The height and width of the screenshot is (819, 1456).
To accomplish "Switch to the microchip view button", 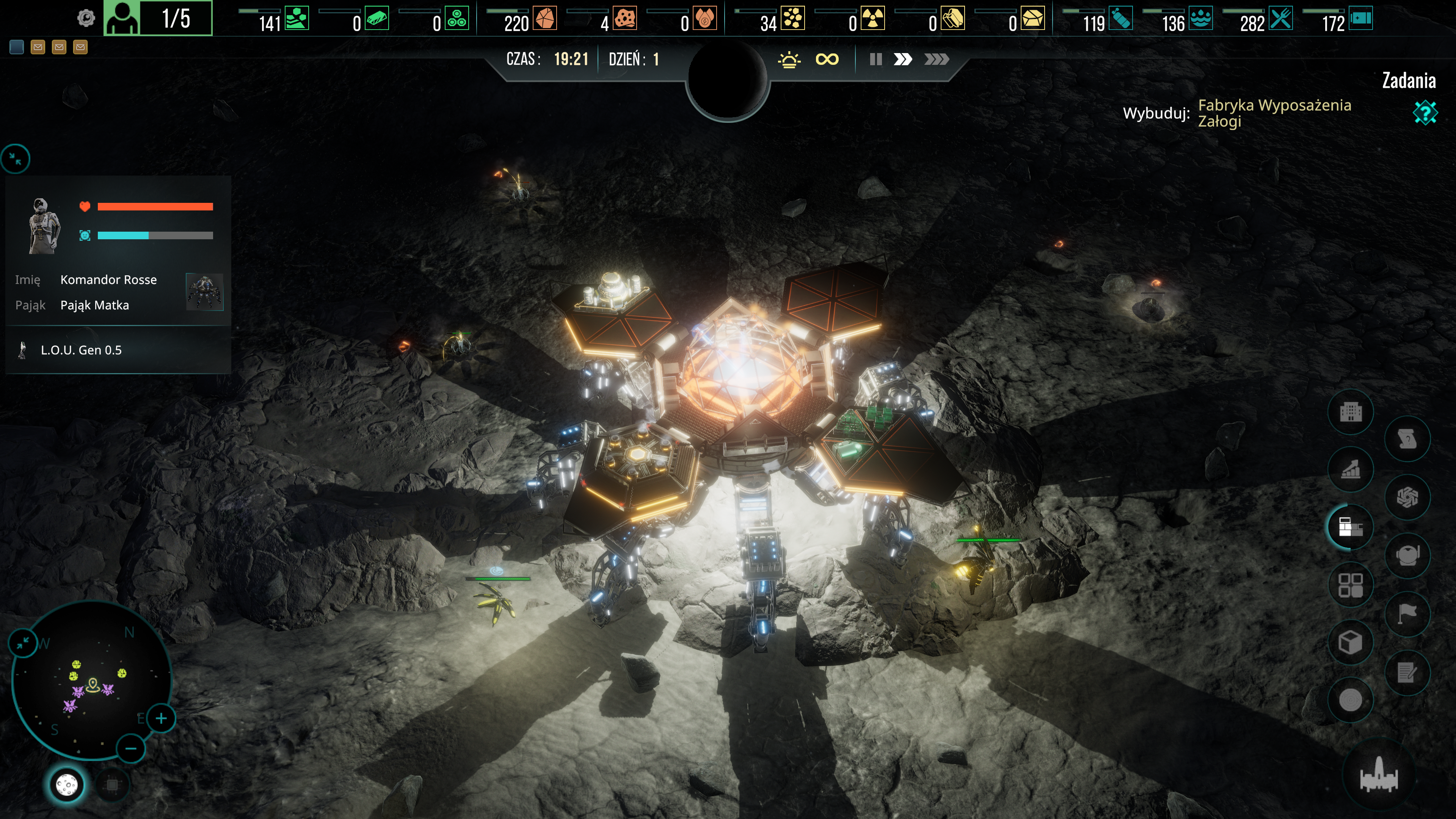I will coord(113,784).
